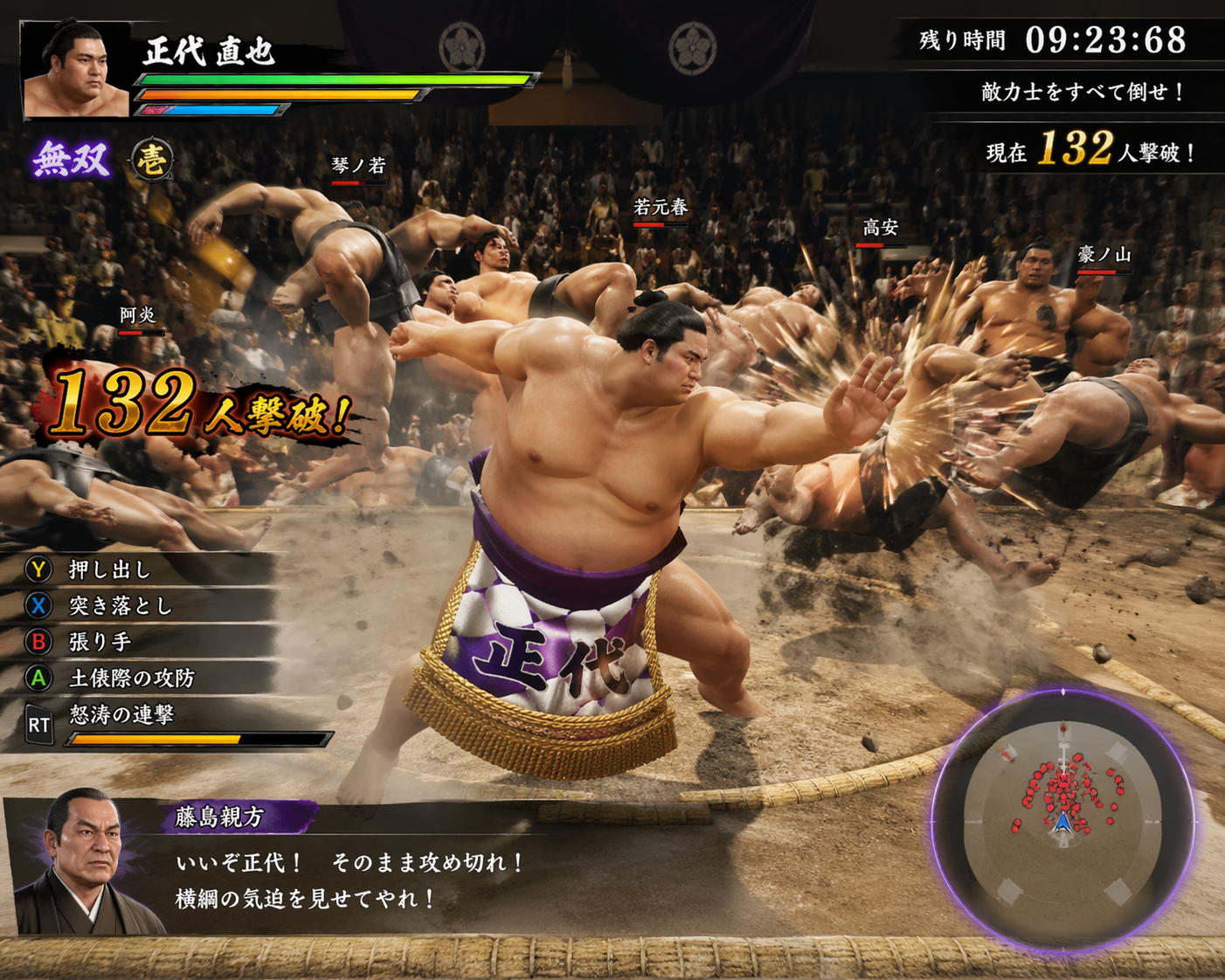Image resolution: width=1225 pixels, height=980 pixels.
Task: Choose the 突き落とし move entry
Action: pos(120,605)
